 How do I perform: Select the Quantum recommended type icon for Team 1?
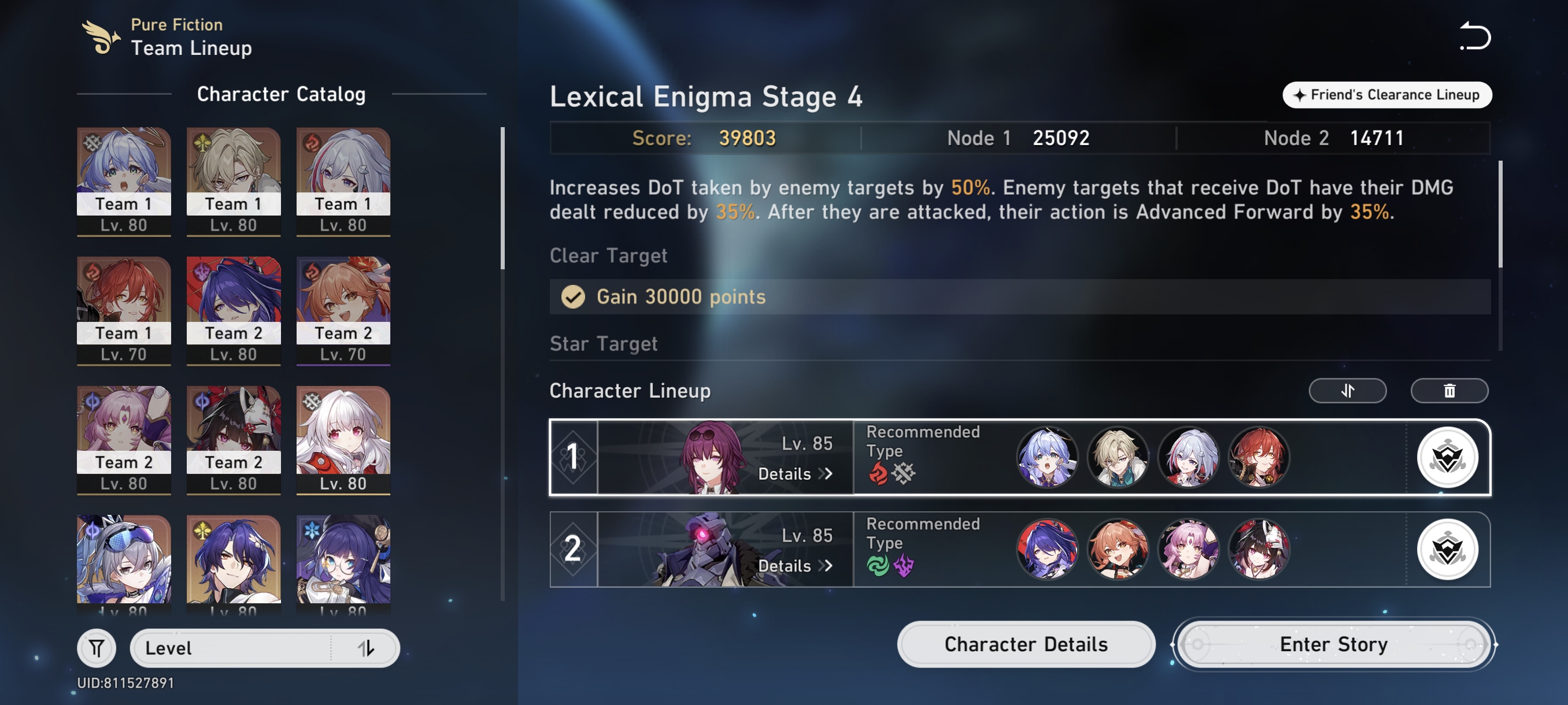tap(903, 474)
